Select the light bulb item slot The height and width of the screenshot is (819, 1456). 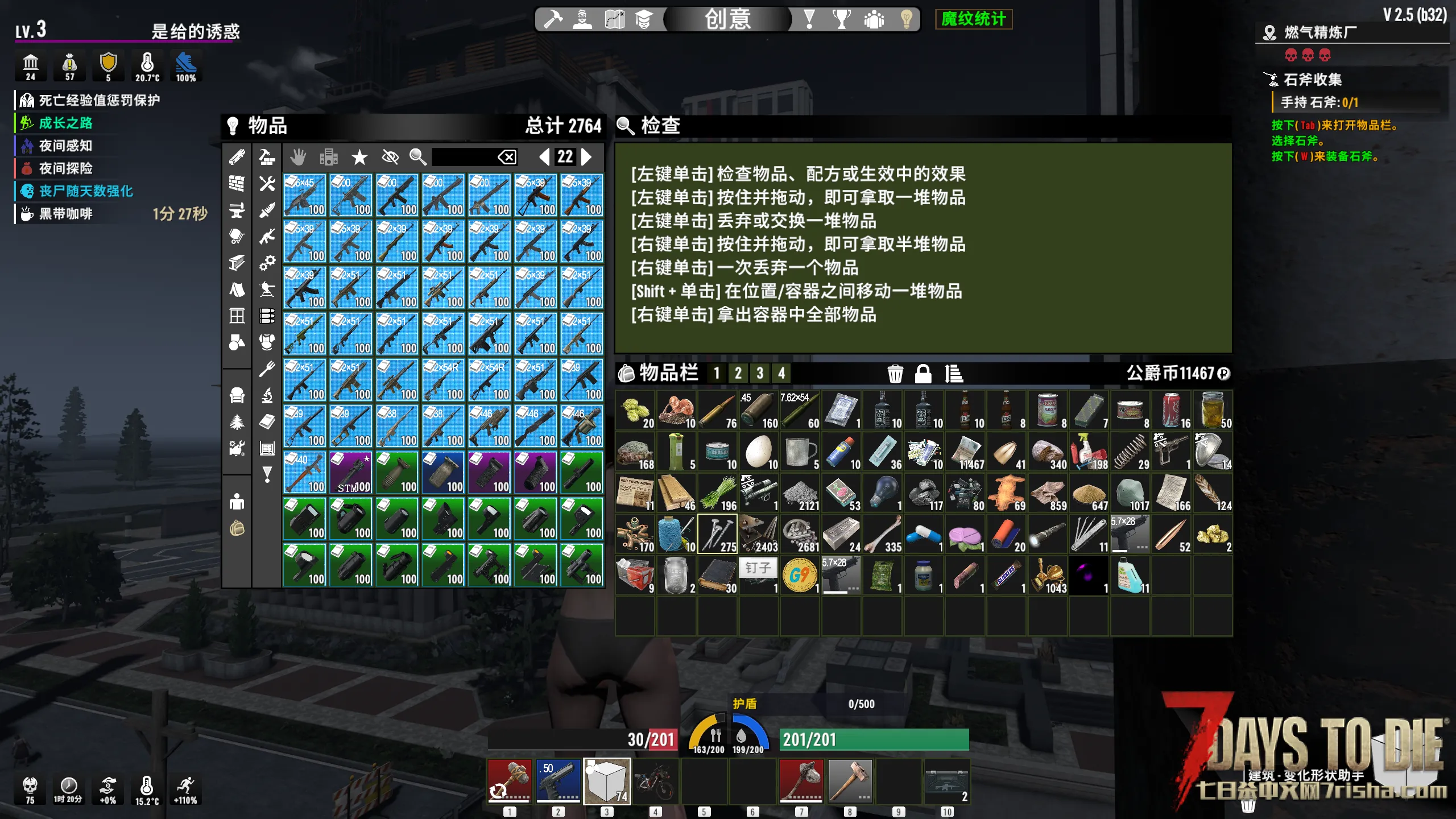tap(882, 493)
